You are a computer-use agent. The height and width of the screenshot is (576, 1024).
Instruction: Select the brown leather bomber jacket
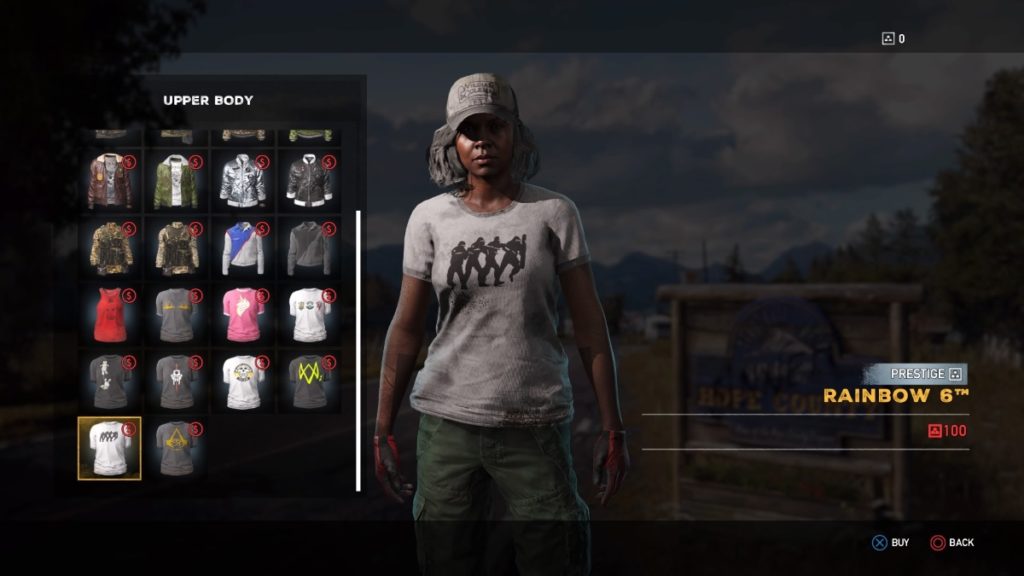(109, 180)
